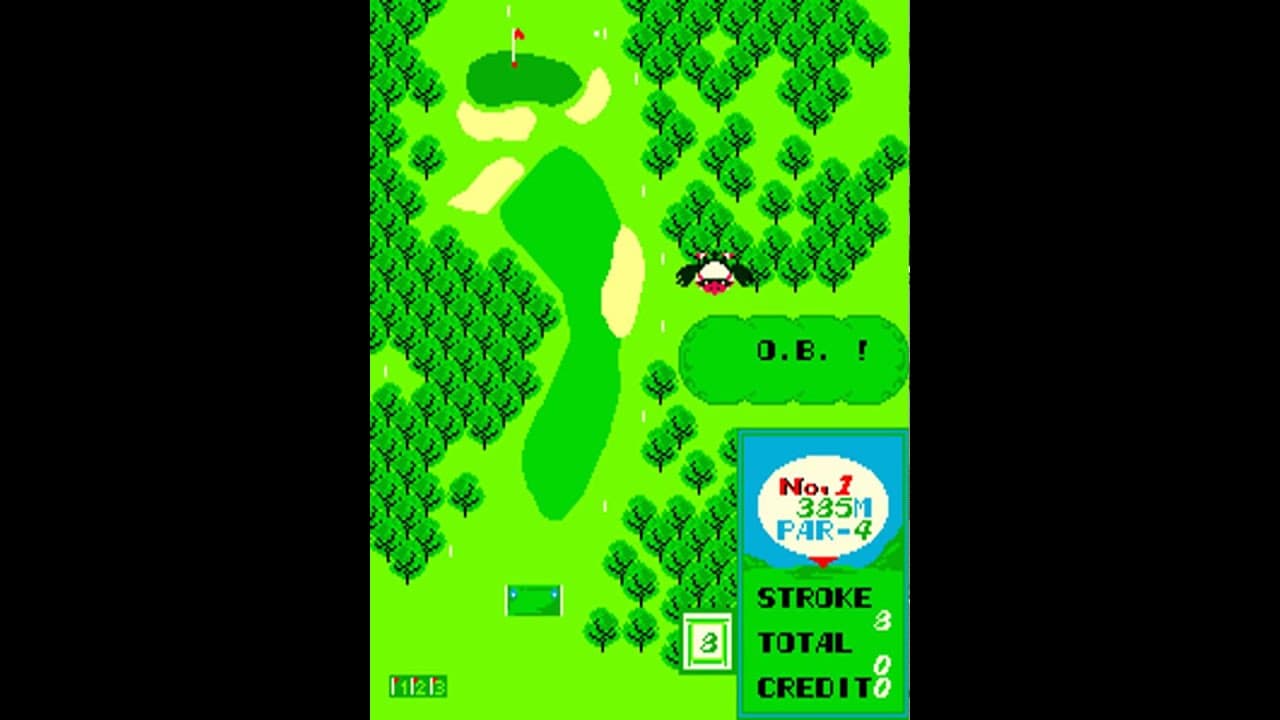Click the No.1 hole label on scoreboard
Screen dimensions: 1280x720
pyautogui.click(x=815, y=485)
